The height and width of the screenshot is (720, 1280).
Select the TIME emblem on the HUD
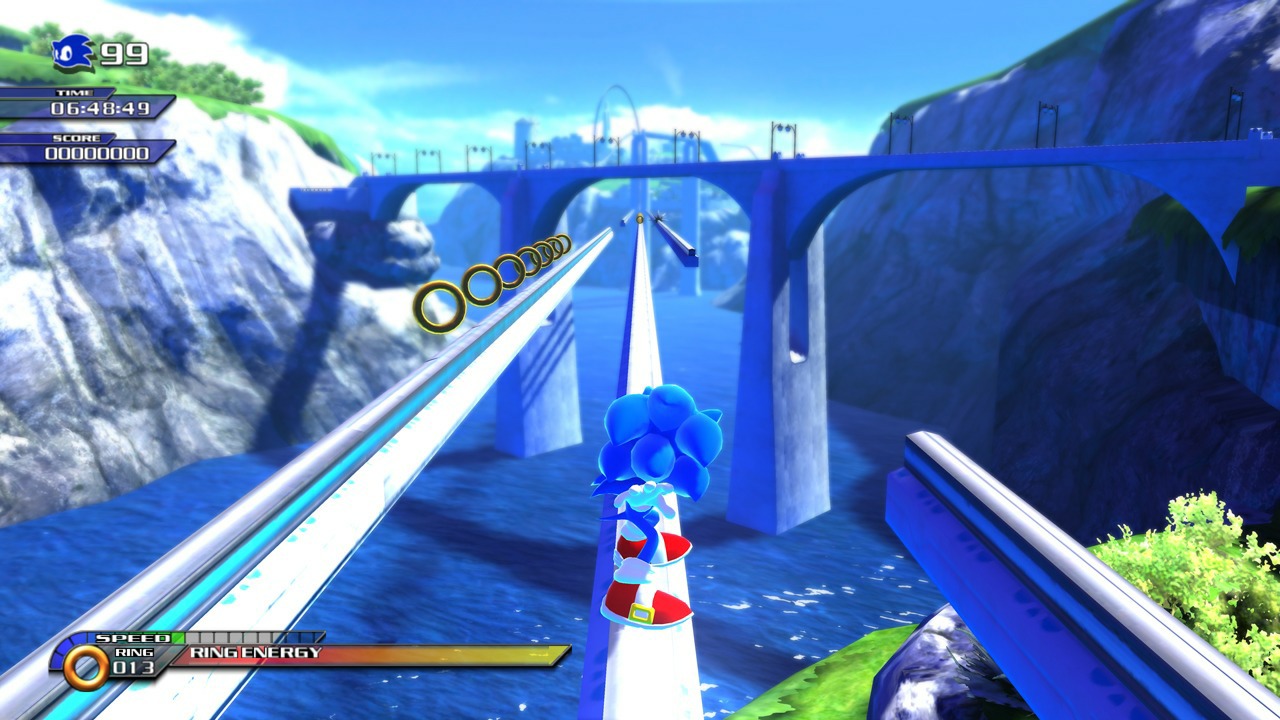pos(73,92)
